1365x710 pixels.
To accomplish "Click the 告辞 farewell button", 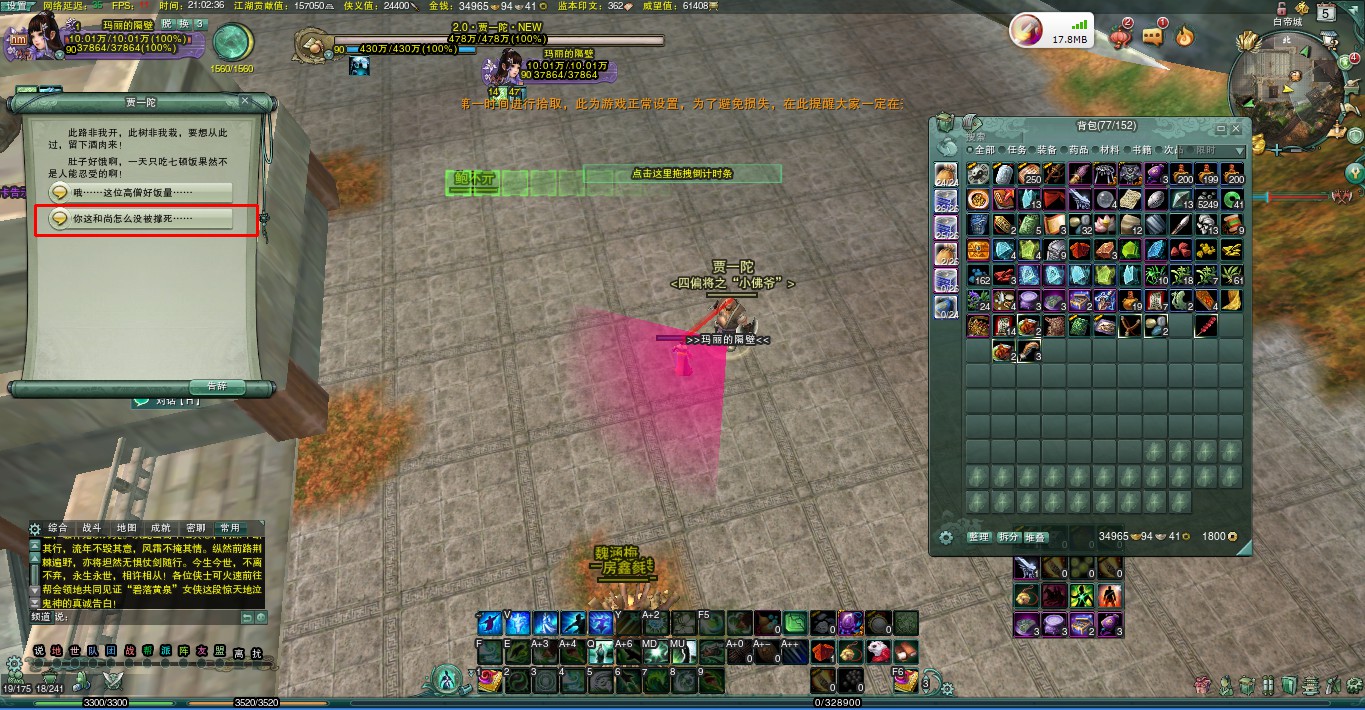I will coord(216,386).
